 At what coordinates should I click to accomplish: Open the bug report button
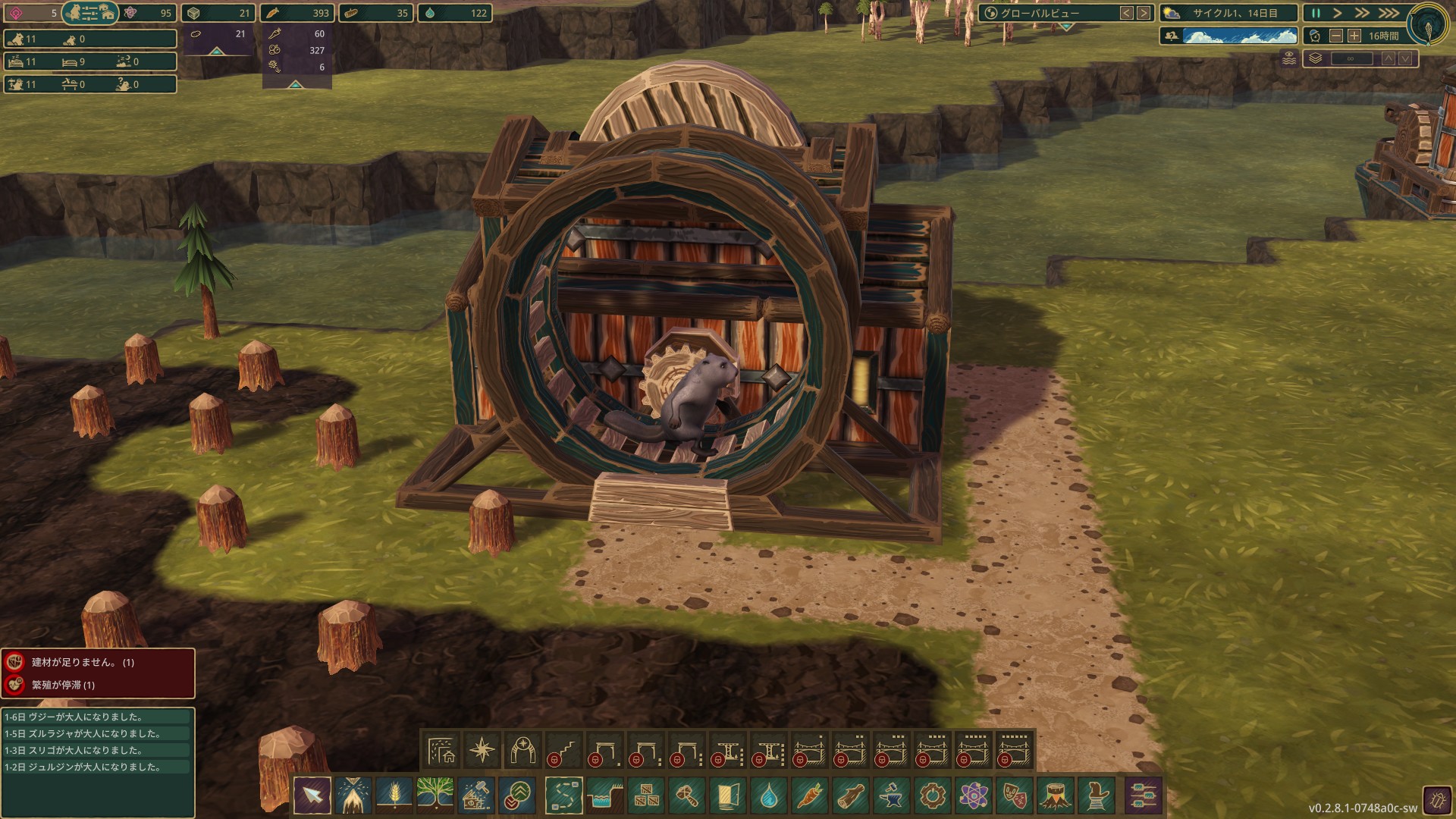pyautogui.click(x=1436, y=800)
